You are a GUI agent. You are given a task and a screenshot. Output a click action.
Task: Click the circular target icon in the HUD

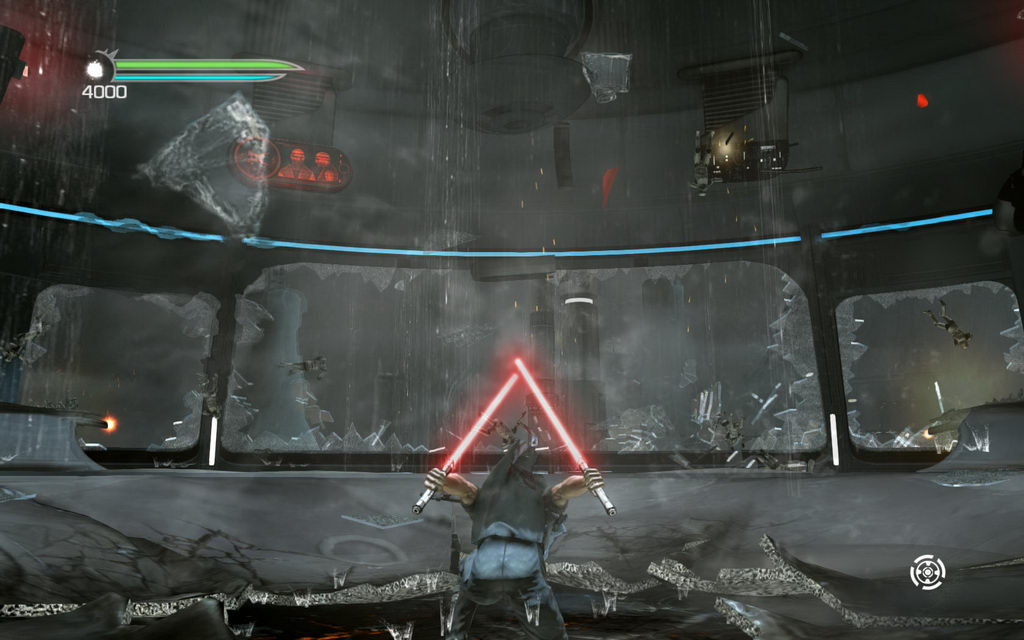(x=928, y=572)
